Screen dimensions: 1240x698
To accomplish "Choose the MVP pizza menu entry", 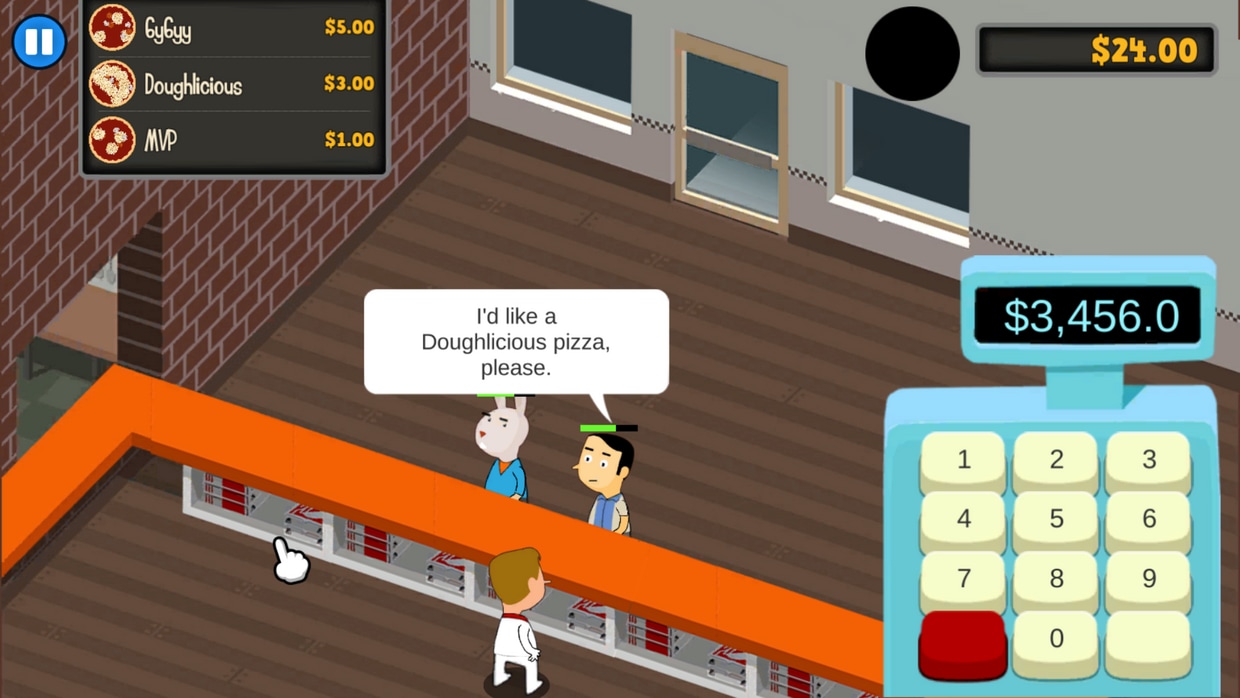I will [x=235, y=140].
